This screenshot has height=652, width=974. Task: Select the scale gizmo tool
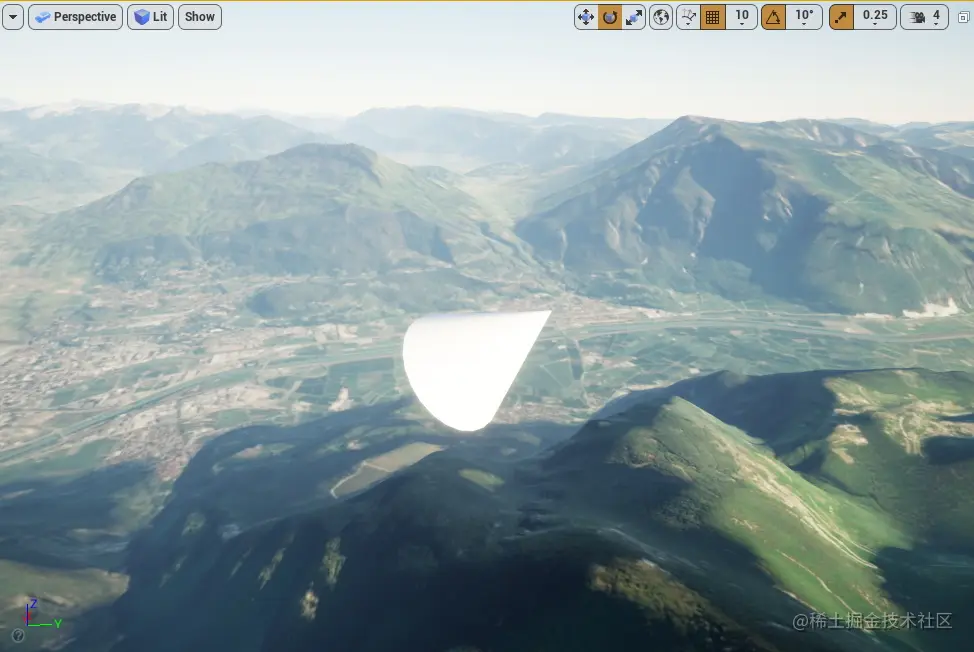(x=634, y=17)
